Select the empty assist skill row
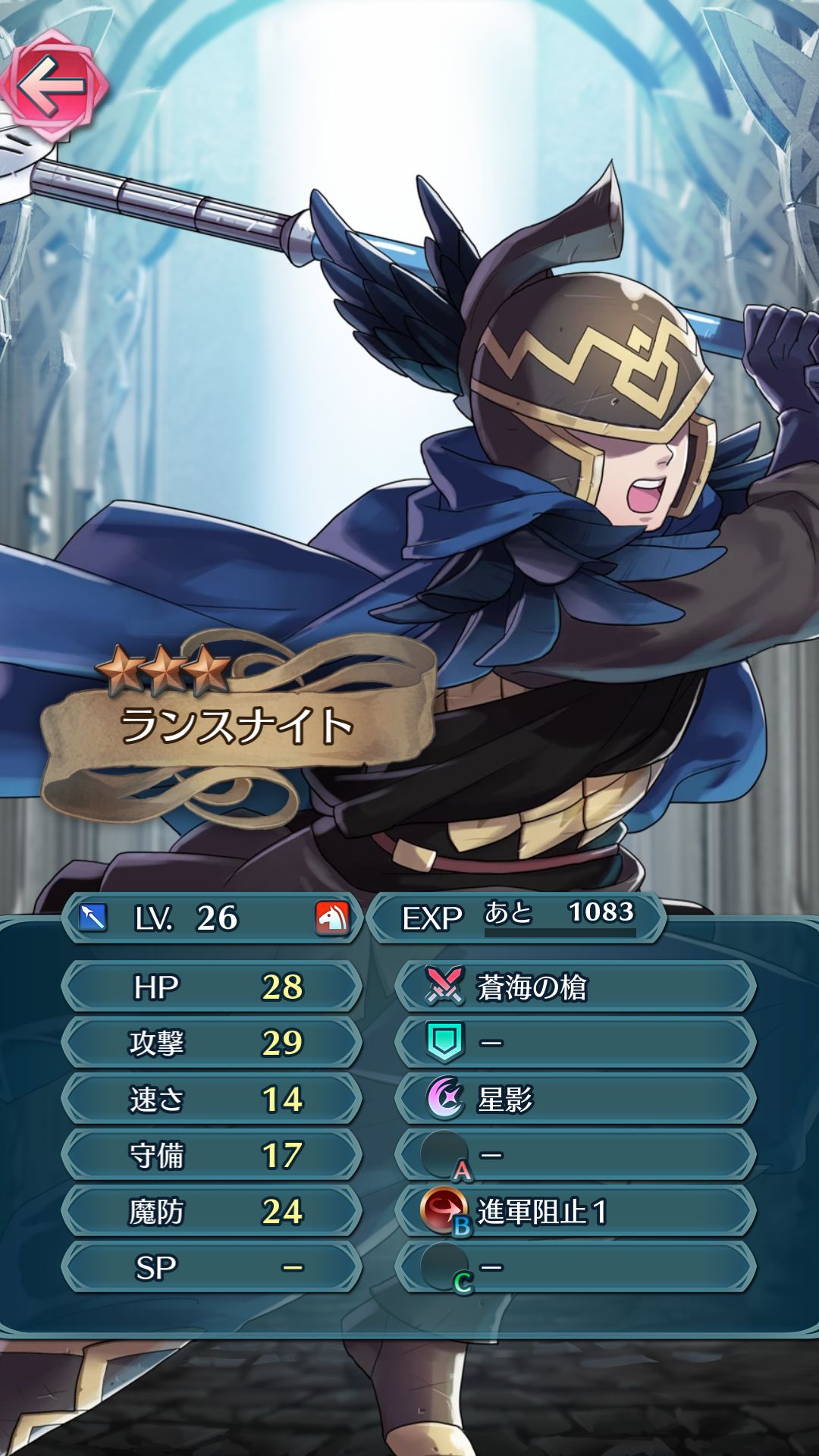819x1456 pixels. coord(575,1043)
